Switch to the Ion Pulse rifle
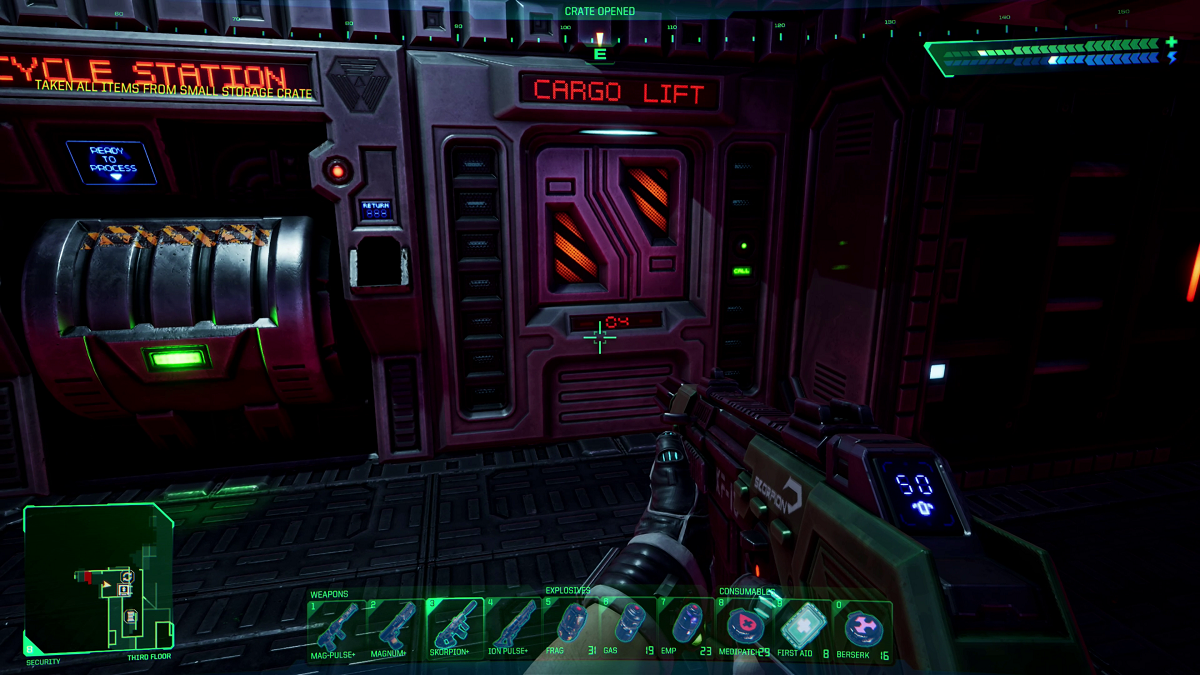The image size is (1200, 675). [513, 624]
